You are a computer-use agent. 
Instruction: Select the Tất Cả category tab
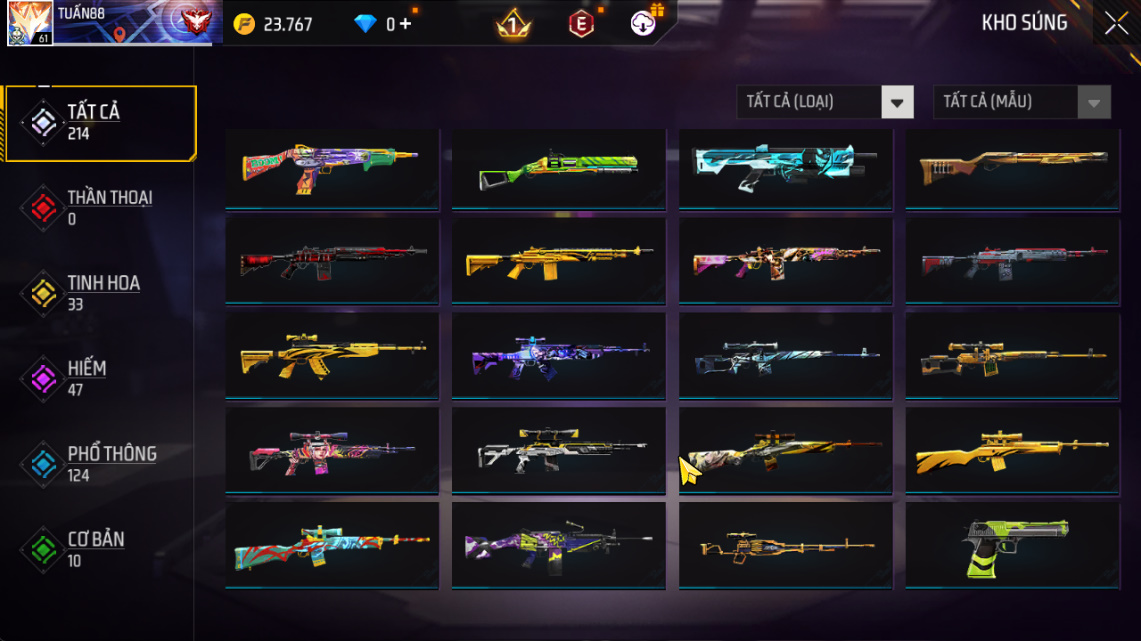tap(101, 123)
